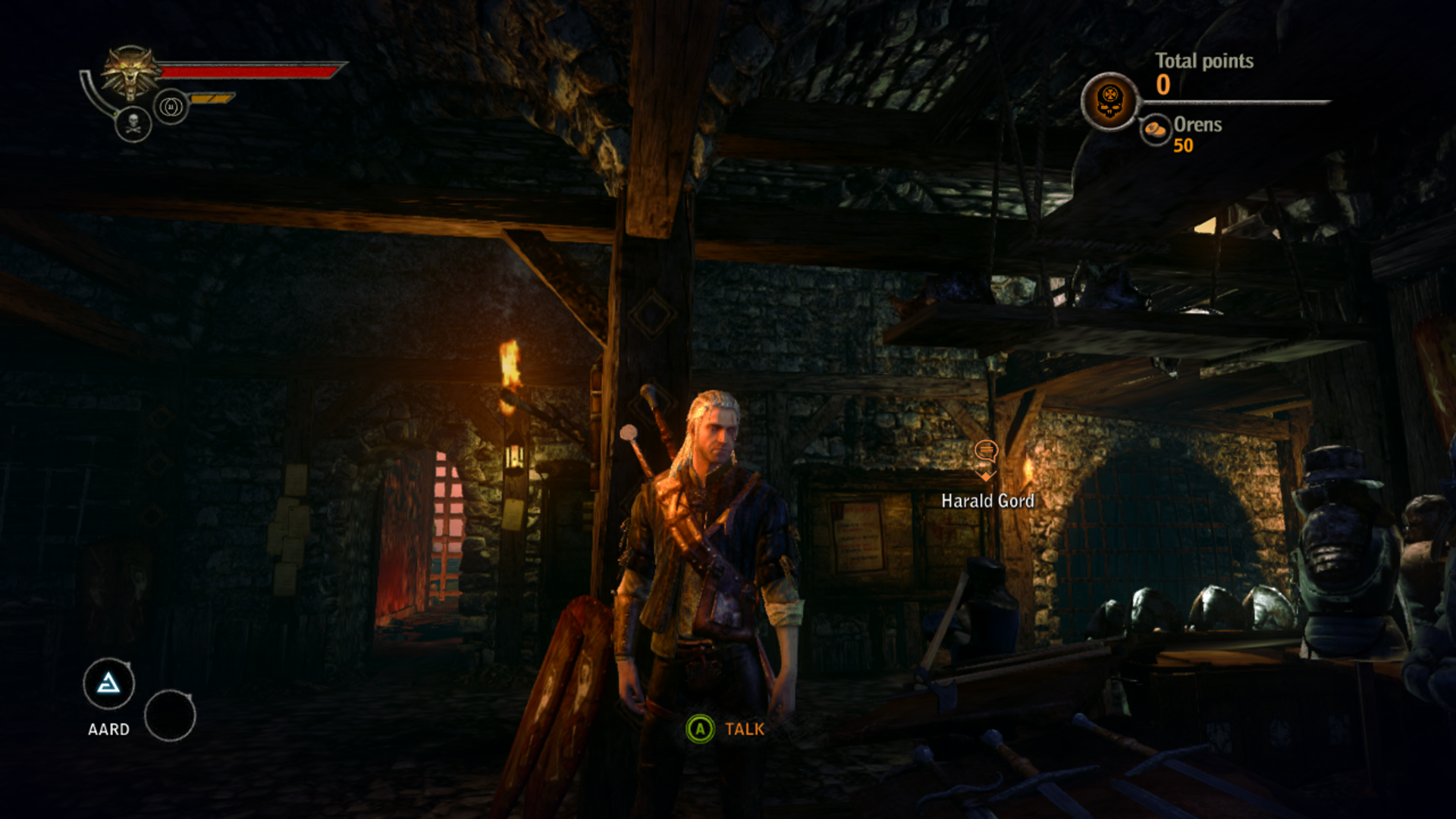
Task: Click the wolf medallion icon
Action: pyautogui.click(x=130, y=74)
